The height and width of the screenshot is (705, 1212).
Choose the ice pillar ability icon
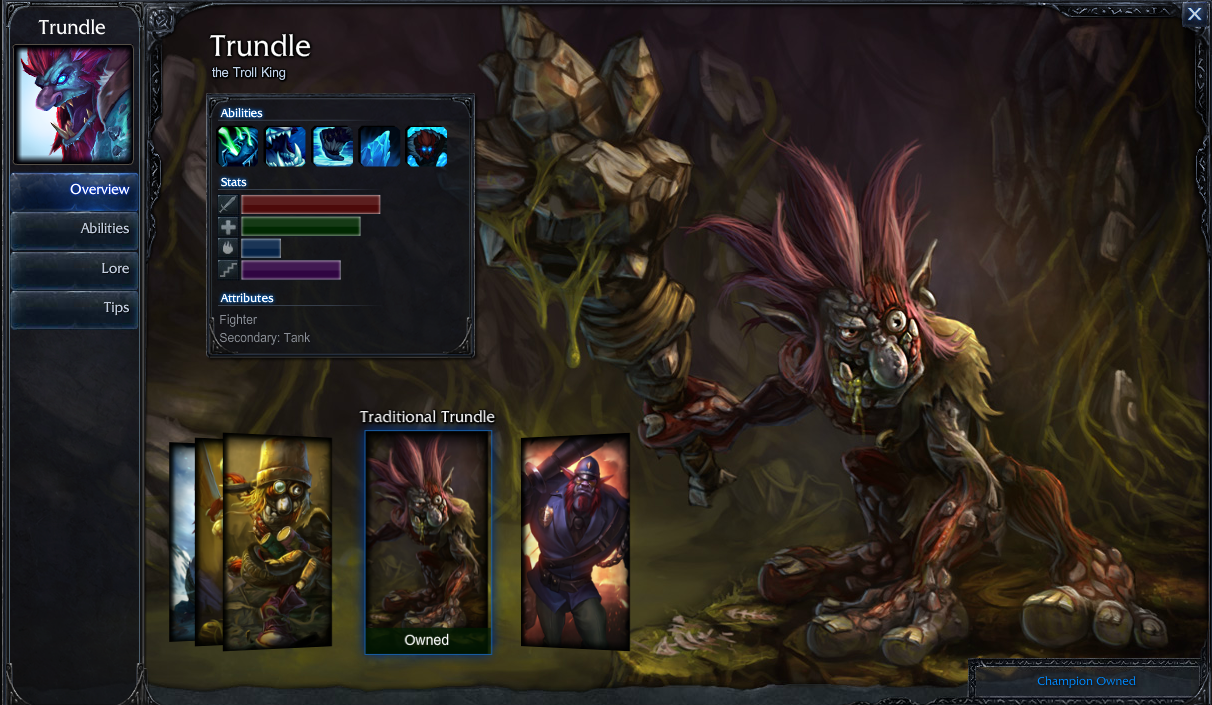click(x=380, y=147)
